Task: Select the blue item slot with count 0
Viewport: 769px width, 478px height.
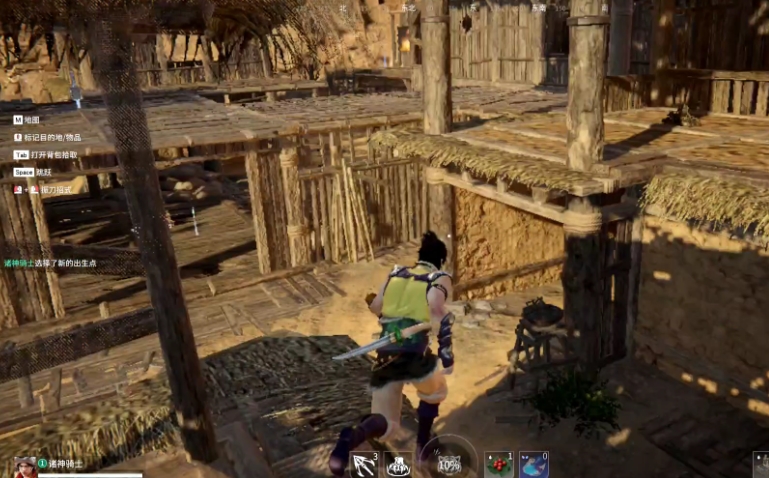Action: tap(533, 465)
